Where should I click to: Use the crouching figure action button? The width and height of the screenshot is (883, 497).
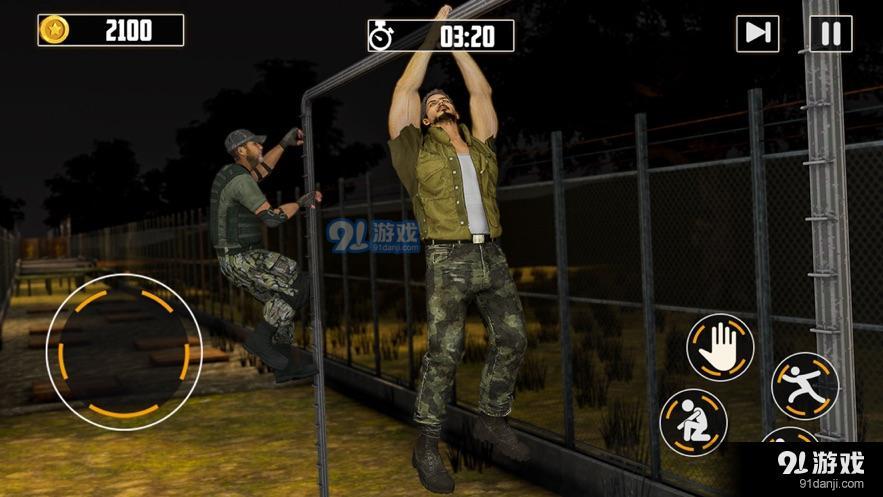point(693,421)
